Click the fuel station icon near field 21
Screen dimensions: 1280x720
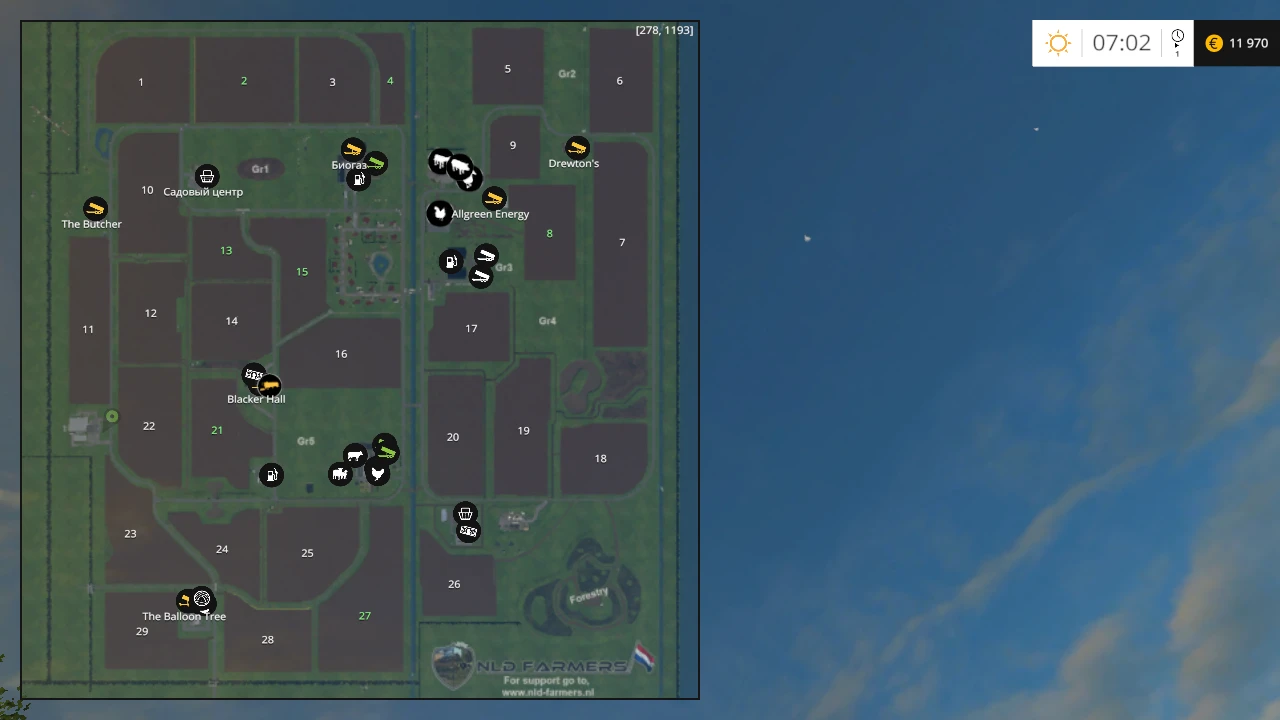[x=271, y=475]
